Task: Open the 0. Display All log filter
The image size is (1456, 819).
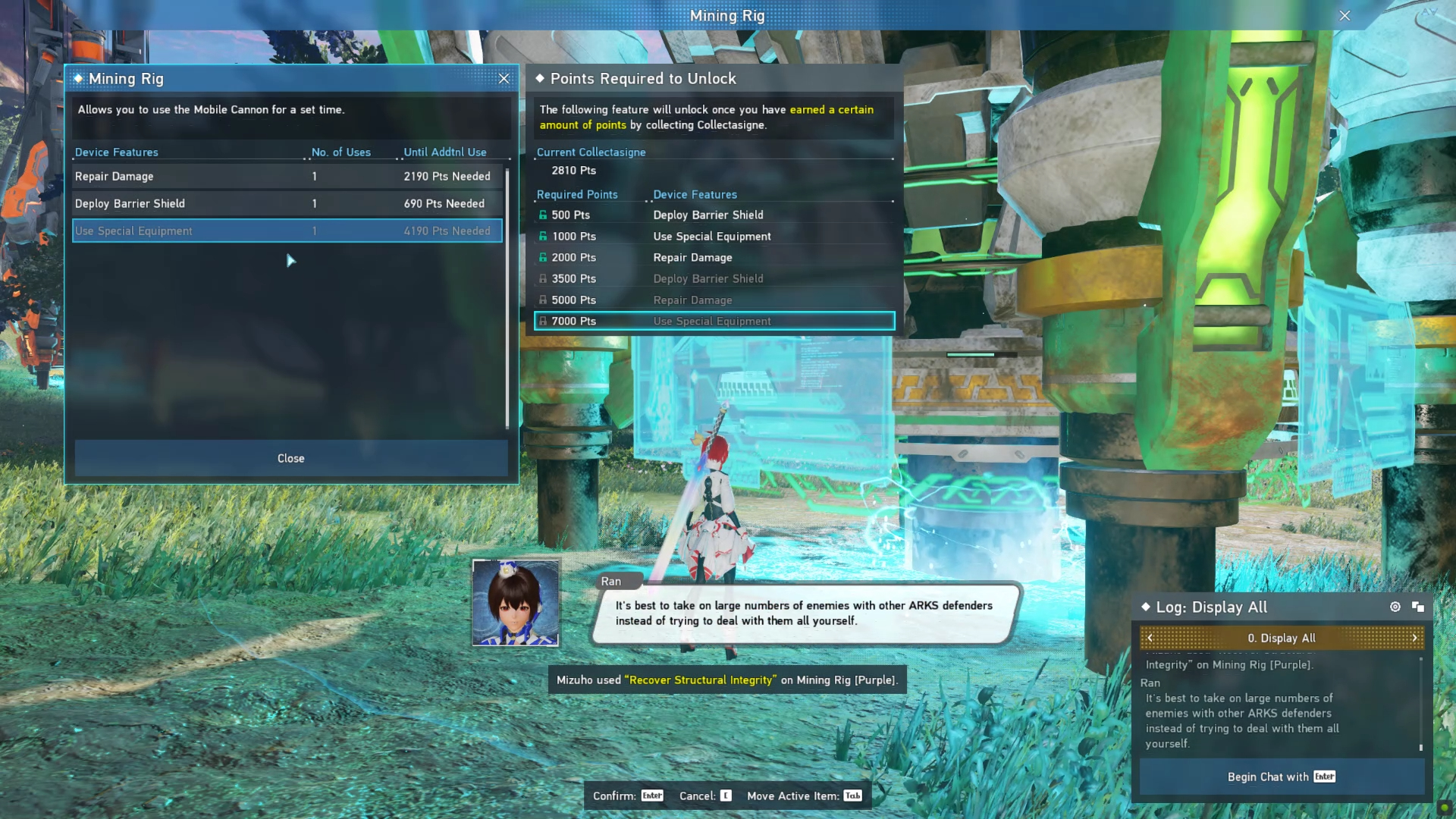Action: pyautogui.click(x=1281, y=638)
